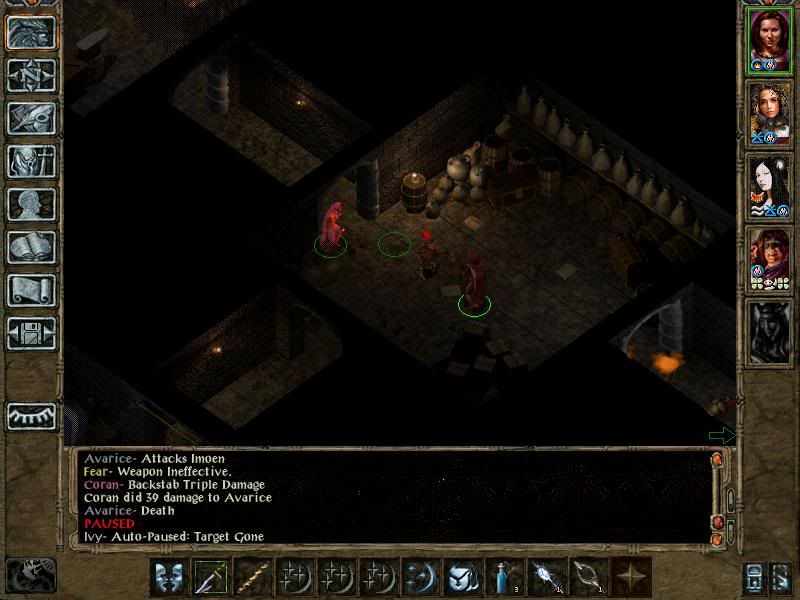Select the dark horned-helmet portrait
The image size is (800, 600).
[769, 332]
